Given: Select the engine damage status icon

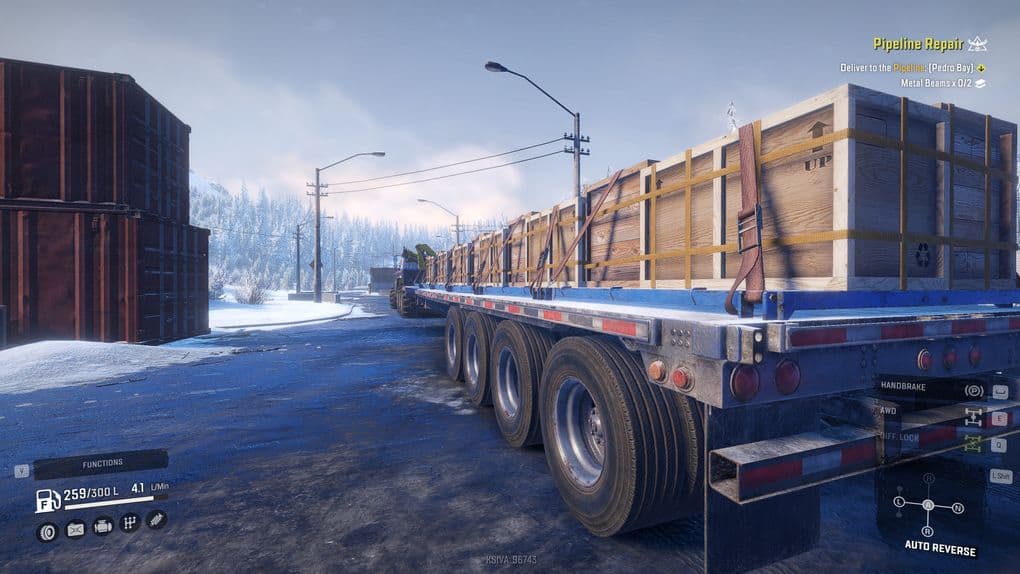Looking at the screenshot, I should (102, 526).
